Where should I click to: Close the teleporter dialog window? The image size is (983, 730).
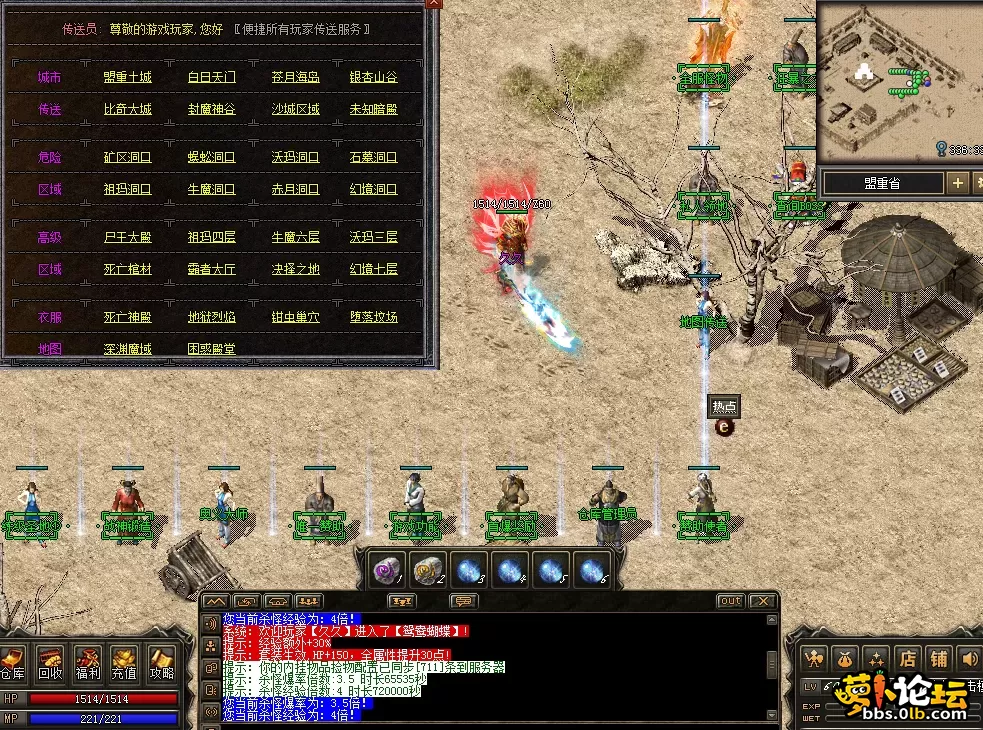(x=433, y=4)
